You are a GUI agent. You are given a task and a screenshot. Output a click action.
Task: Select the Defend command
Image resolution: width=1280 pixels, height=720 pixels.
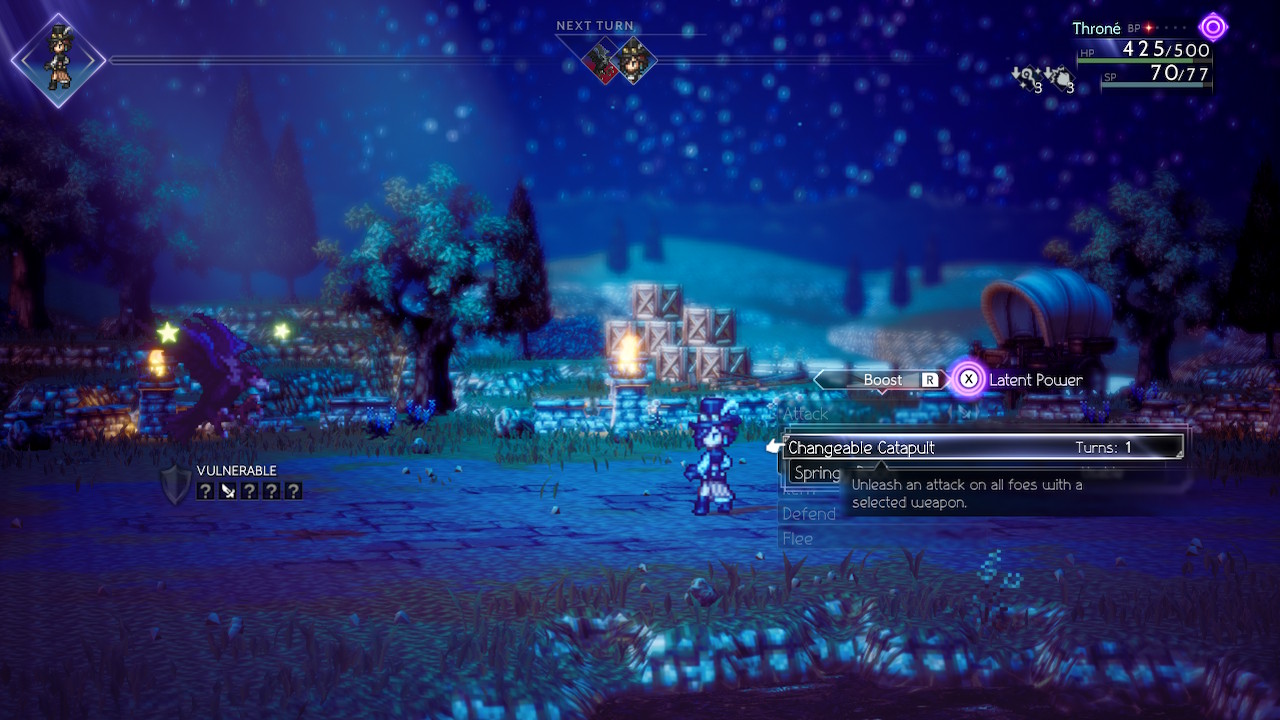pyautogui.click(x=808, y=514)
